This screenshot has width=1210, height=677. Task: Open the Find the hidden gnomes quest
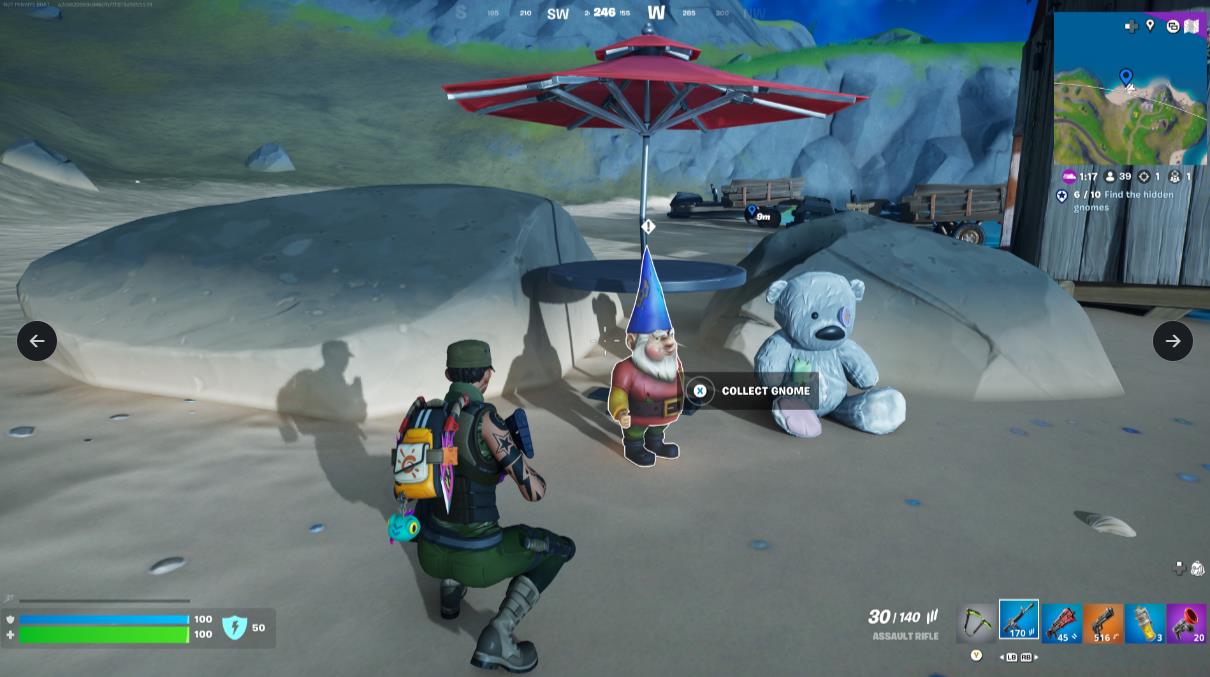pyautogui.click(x=1123, y=200)
